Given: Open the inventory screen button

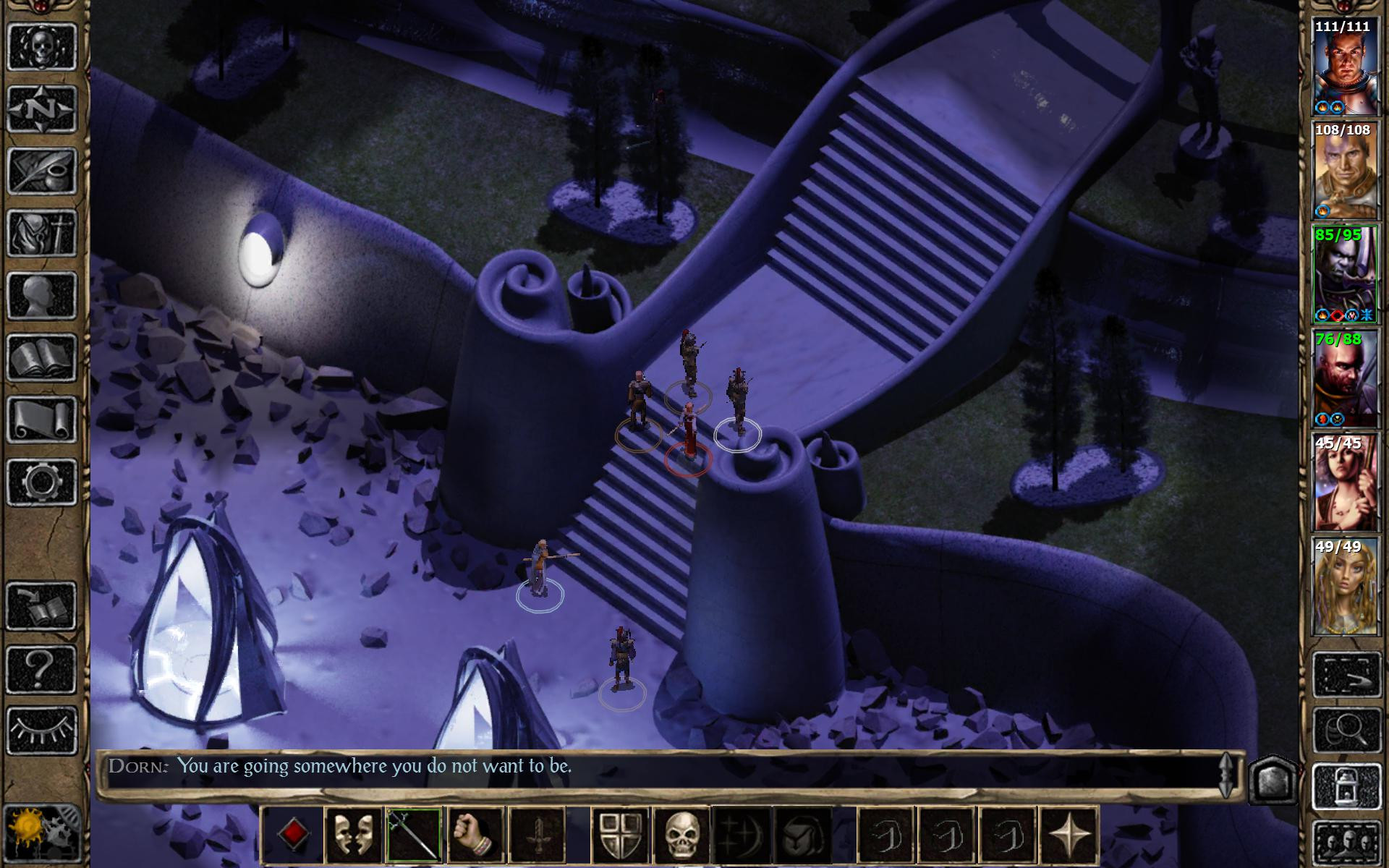Looking at the screenshot, I should point(42,233).
